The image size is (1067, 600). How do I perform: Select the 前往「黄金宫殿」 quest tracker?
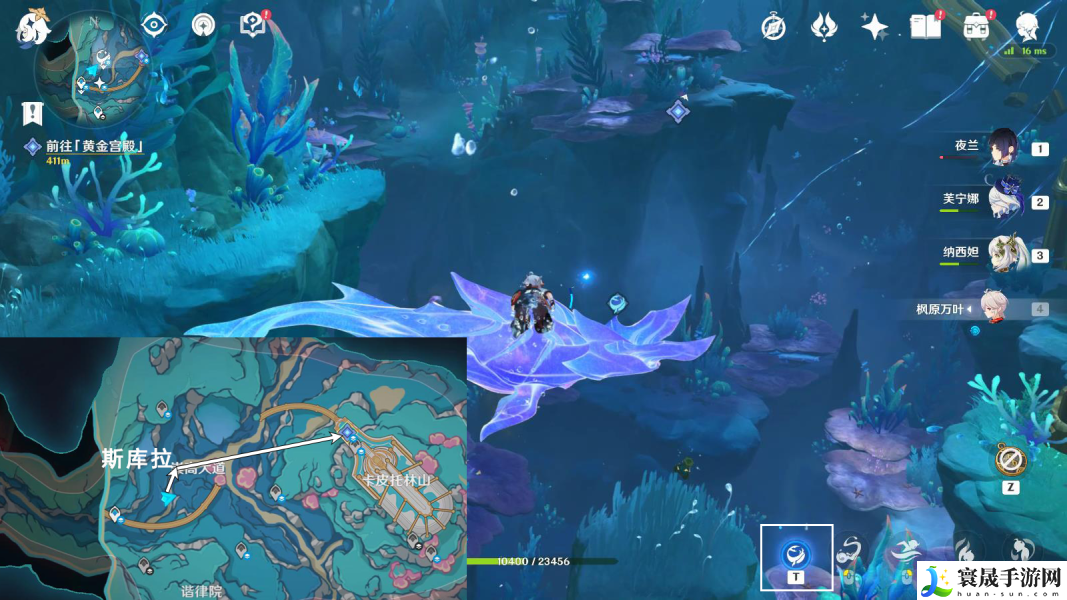point(96,147)
